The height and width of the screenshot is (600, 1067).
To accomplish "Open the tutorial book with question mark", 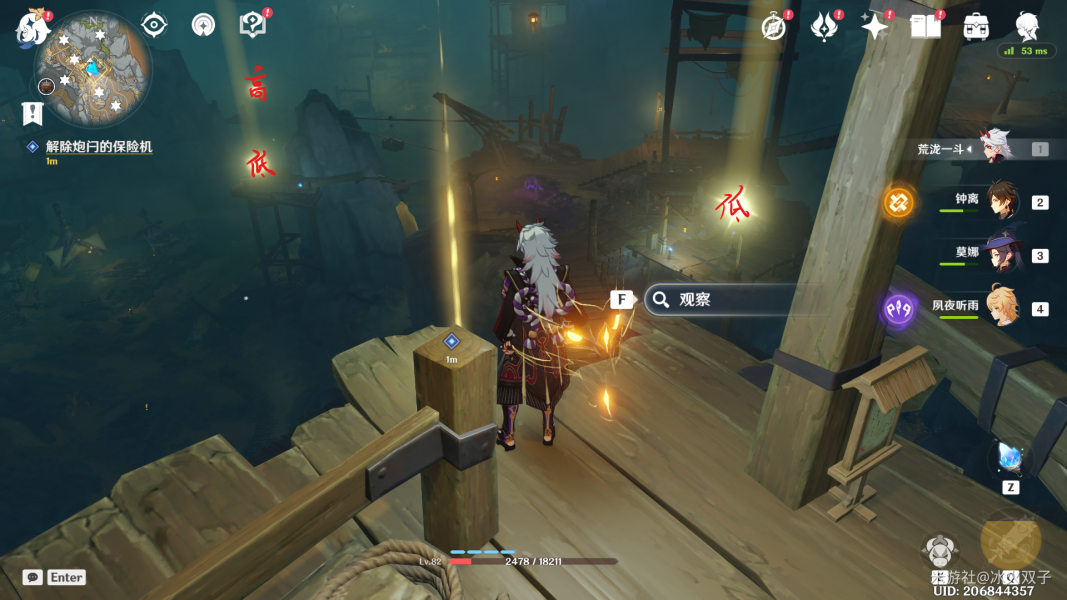I will [254, 25].
